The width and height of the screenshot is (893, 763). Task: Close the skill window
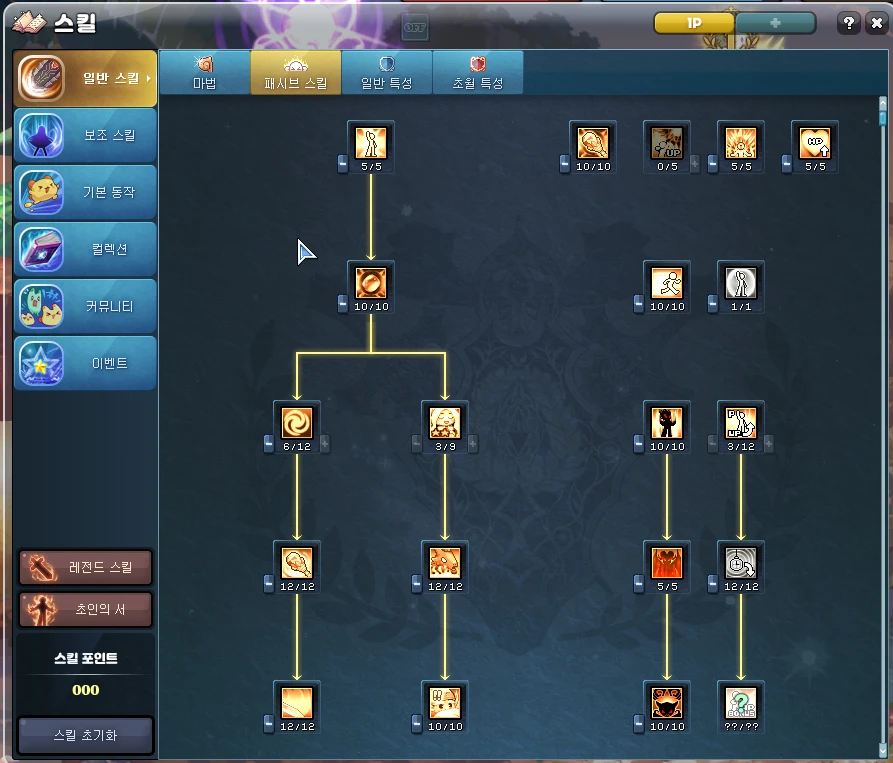tap(877, 23)
